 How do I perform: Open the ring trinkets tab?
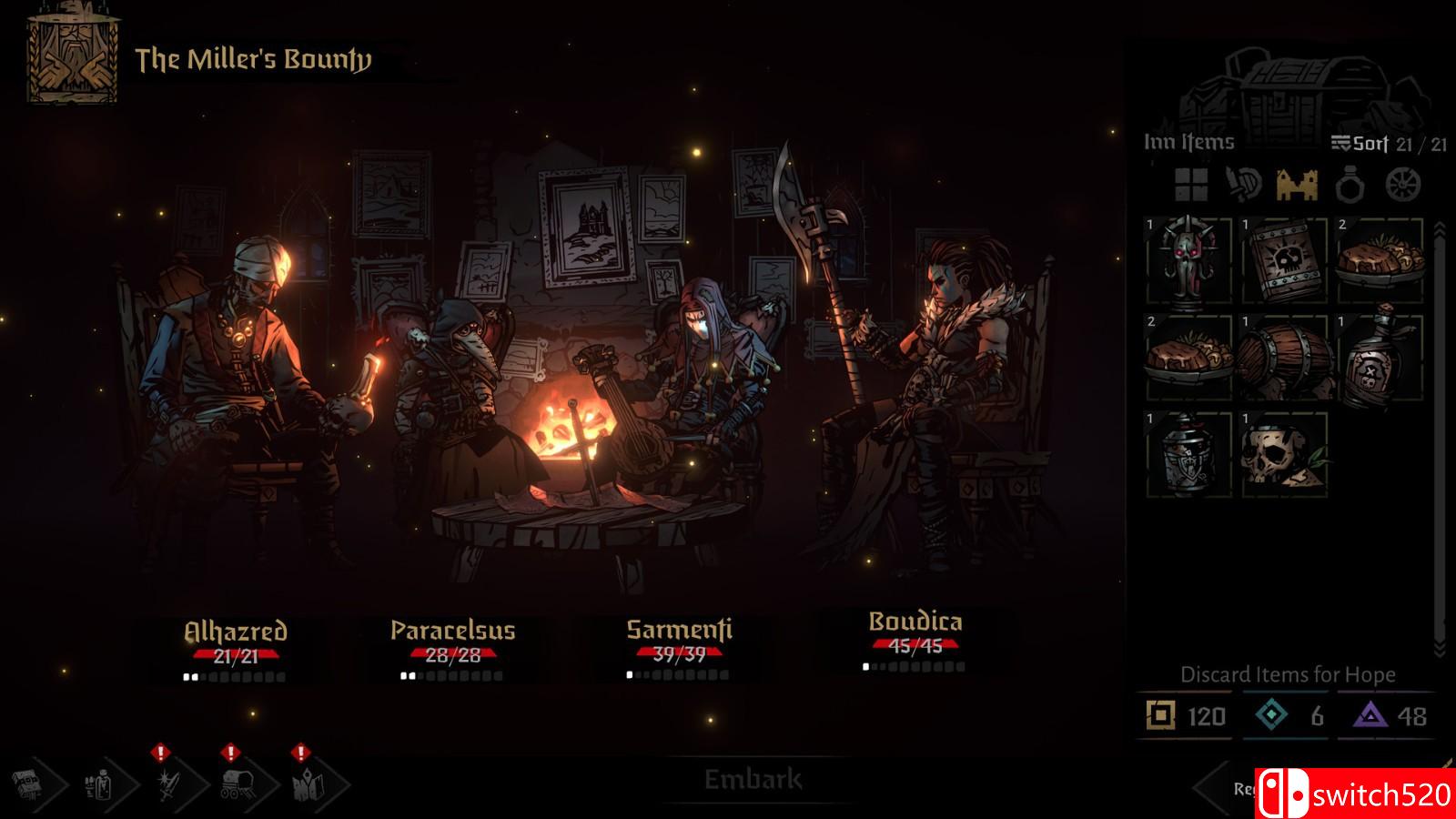1350,185
